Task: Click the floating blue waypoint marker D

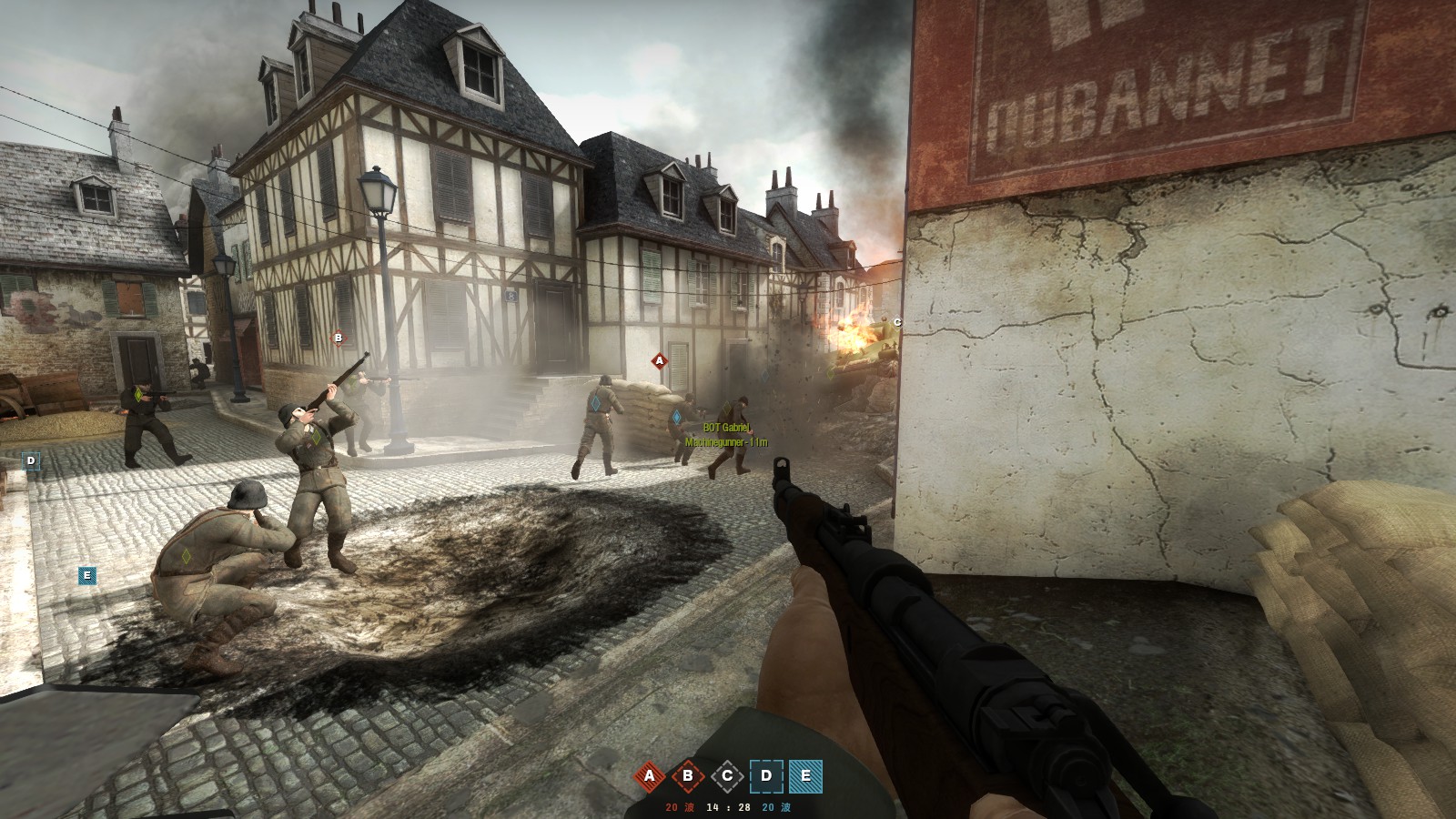Action: tap(31, 460)
